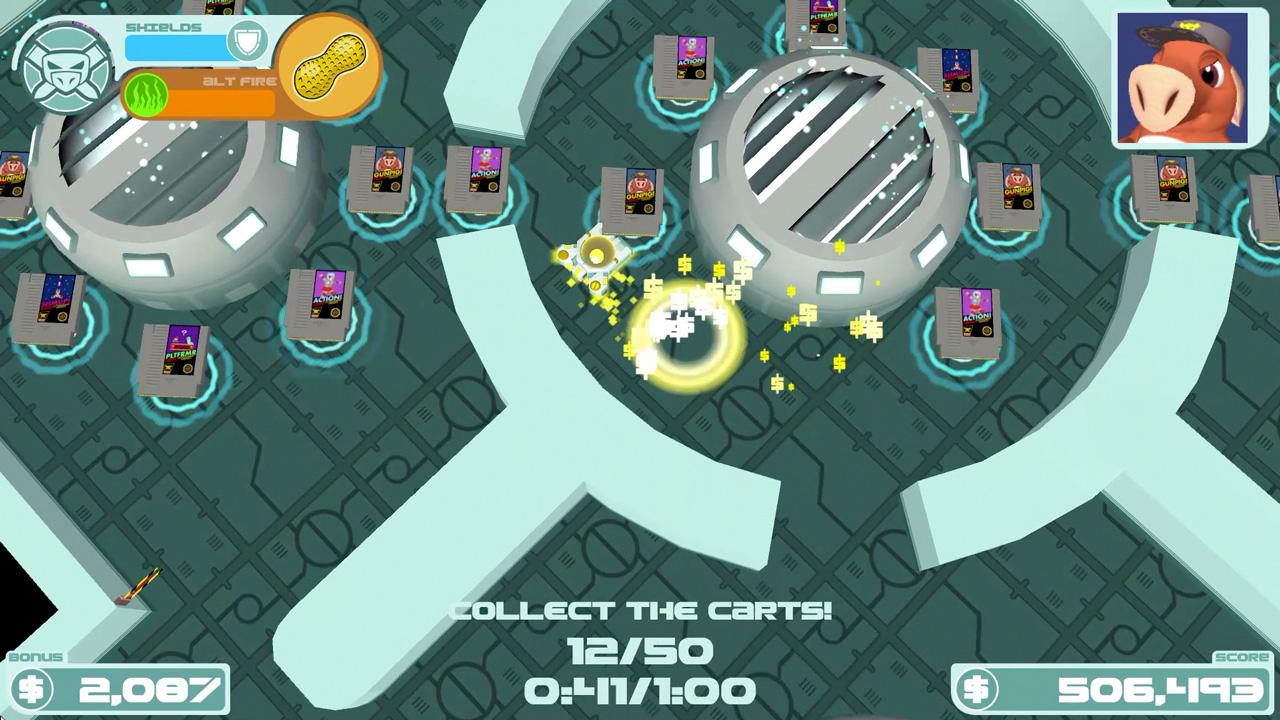This screenshot has height=720, width=1280.
Task: Click the 12/50 cart counter
Action: tap(640, 650)
